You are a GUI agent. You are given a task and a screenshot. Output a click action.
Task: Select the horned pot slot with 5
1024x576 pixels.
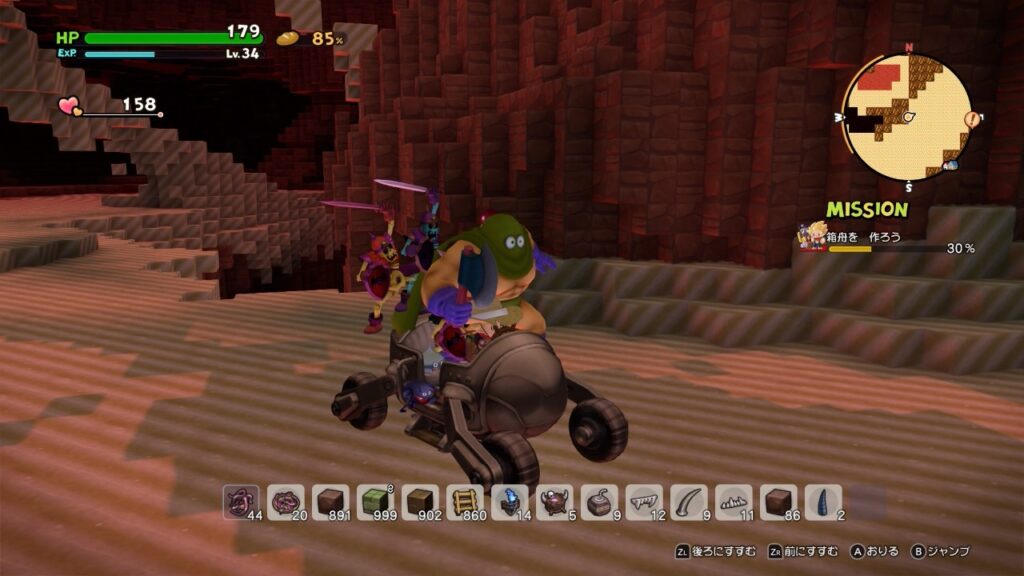555,502
